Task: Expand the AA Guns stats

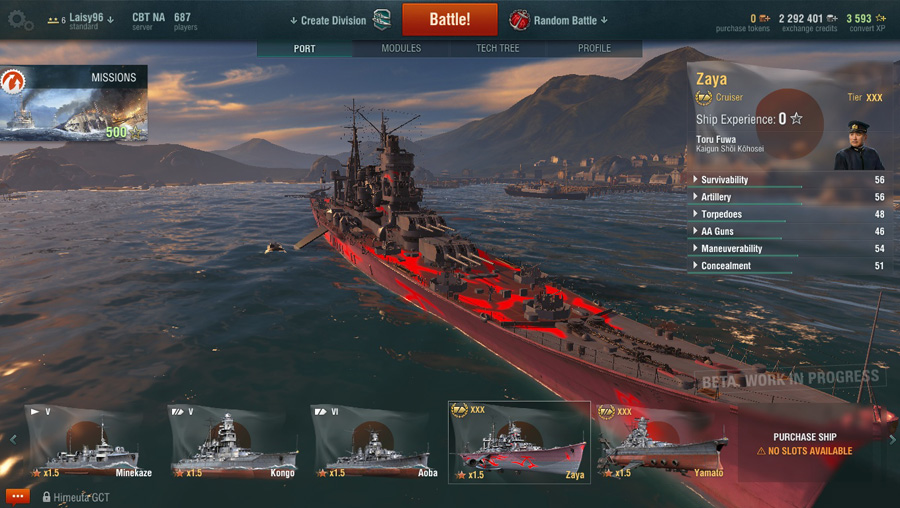Action: [x=717, y=231]
